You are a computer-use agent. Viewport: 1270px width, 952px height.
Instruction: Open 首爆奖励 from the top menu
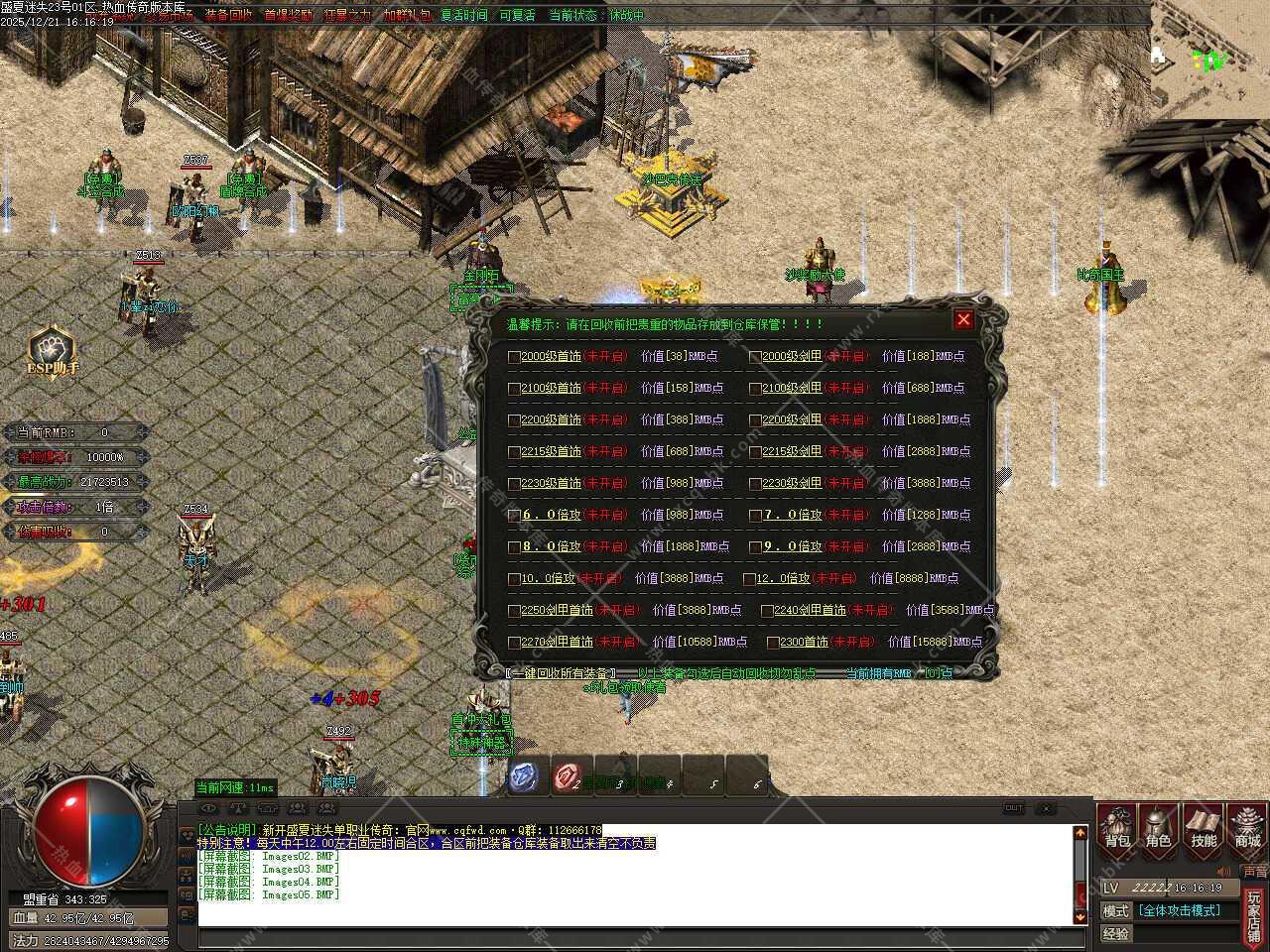coord(288,16)
